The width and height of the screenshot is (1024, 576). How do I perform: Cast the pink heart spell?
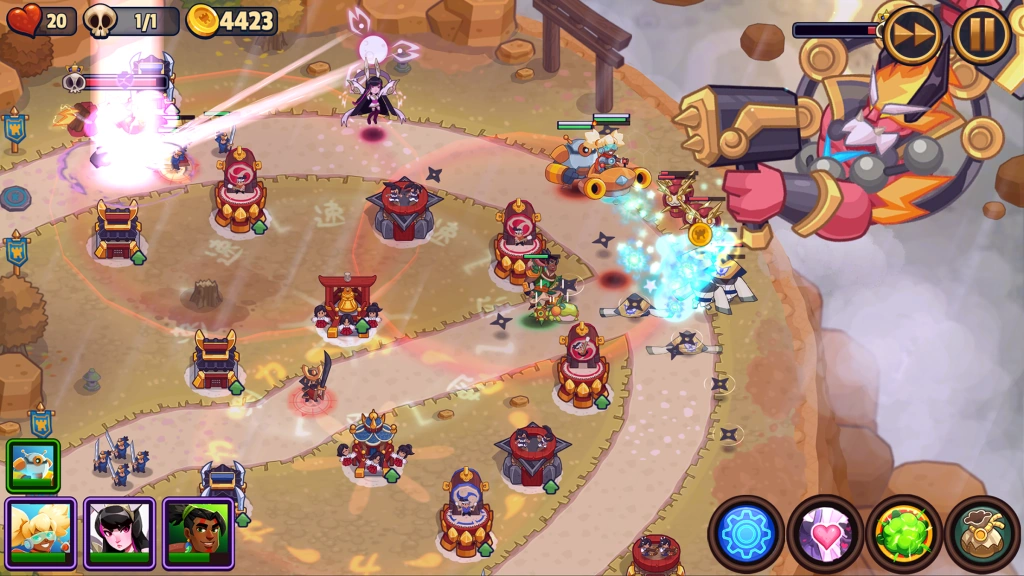pos(825,533)
